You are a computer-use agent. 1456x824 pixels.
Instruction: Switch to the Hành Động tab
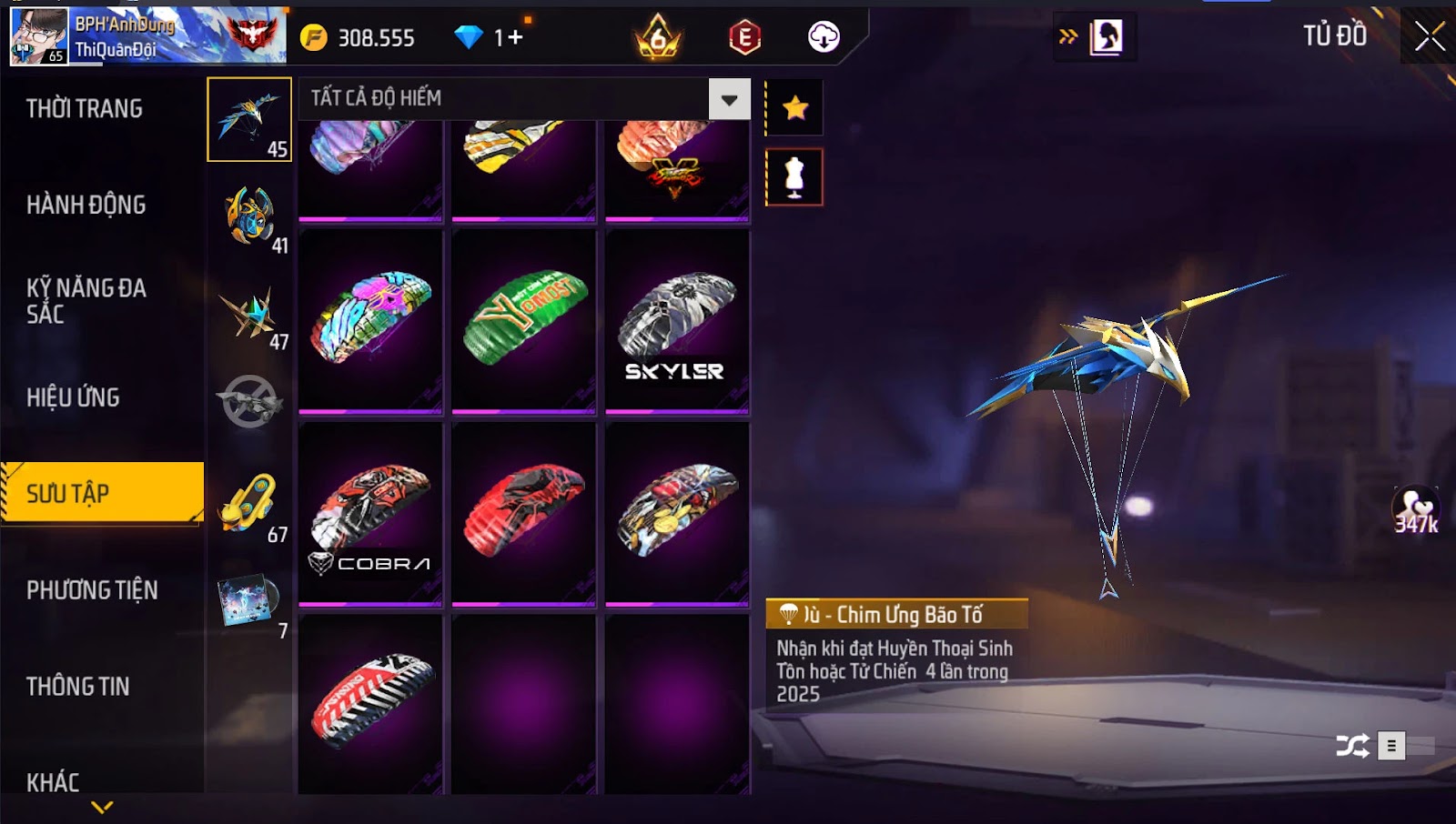(86, 206)
